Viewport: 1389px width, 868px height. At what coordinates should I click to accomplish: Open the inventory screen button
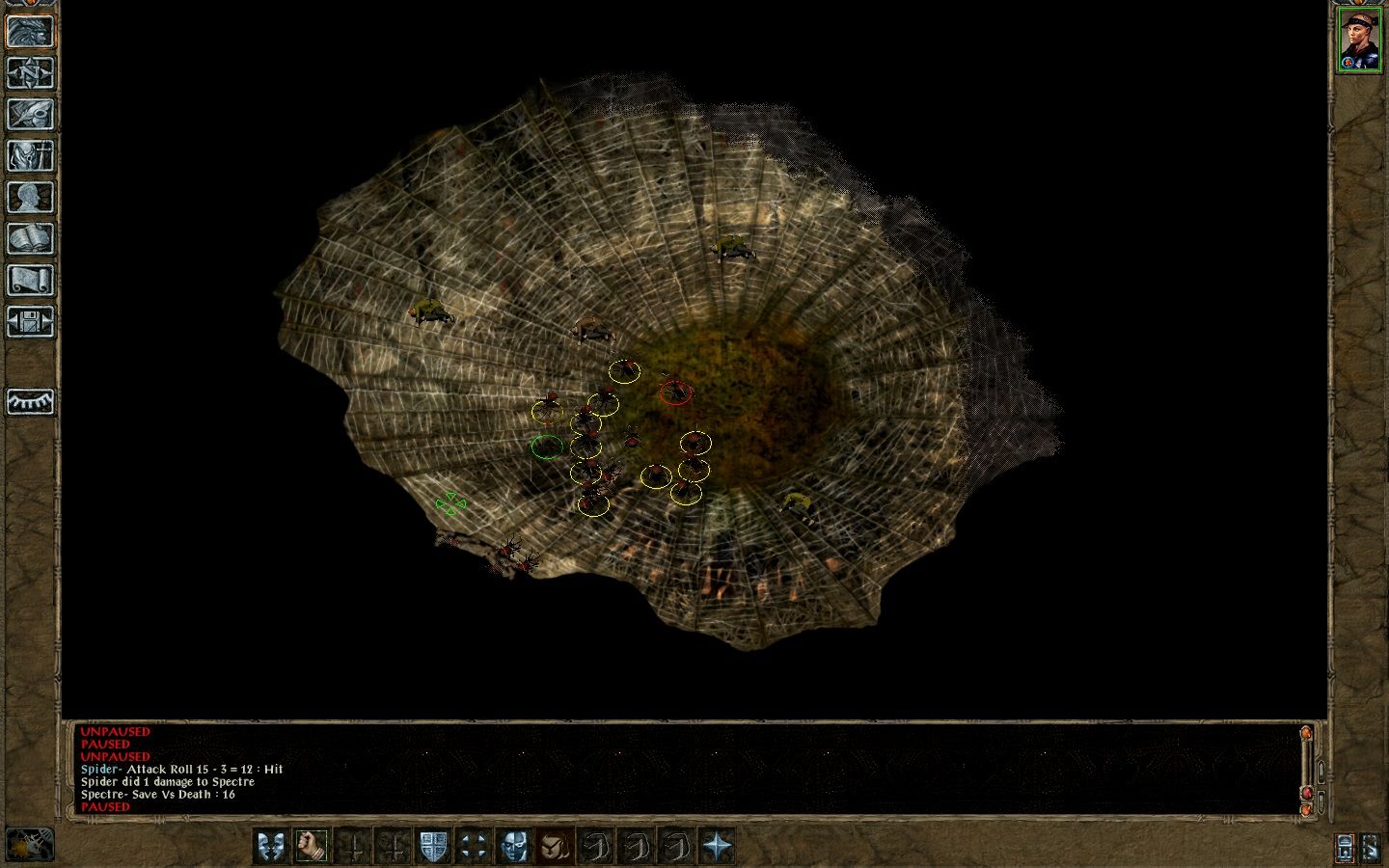click(30, 156)
